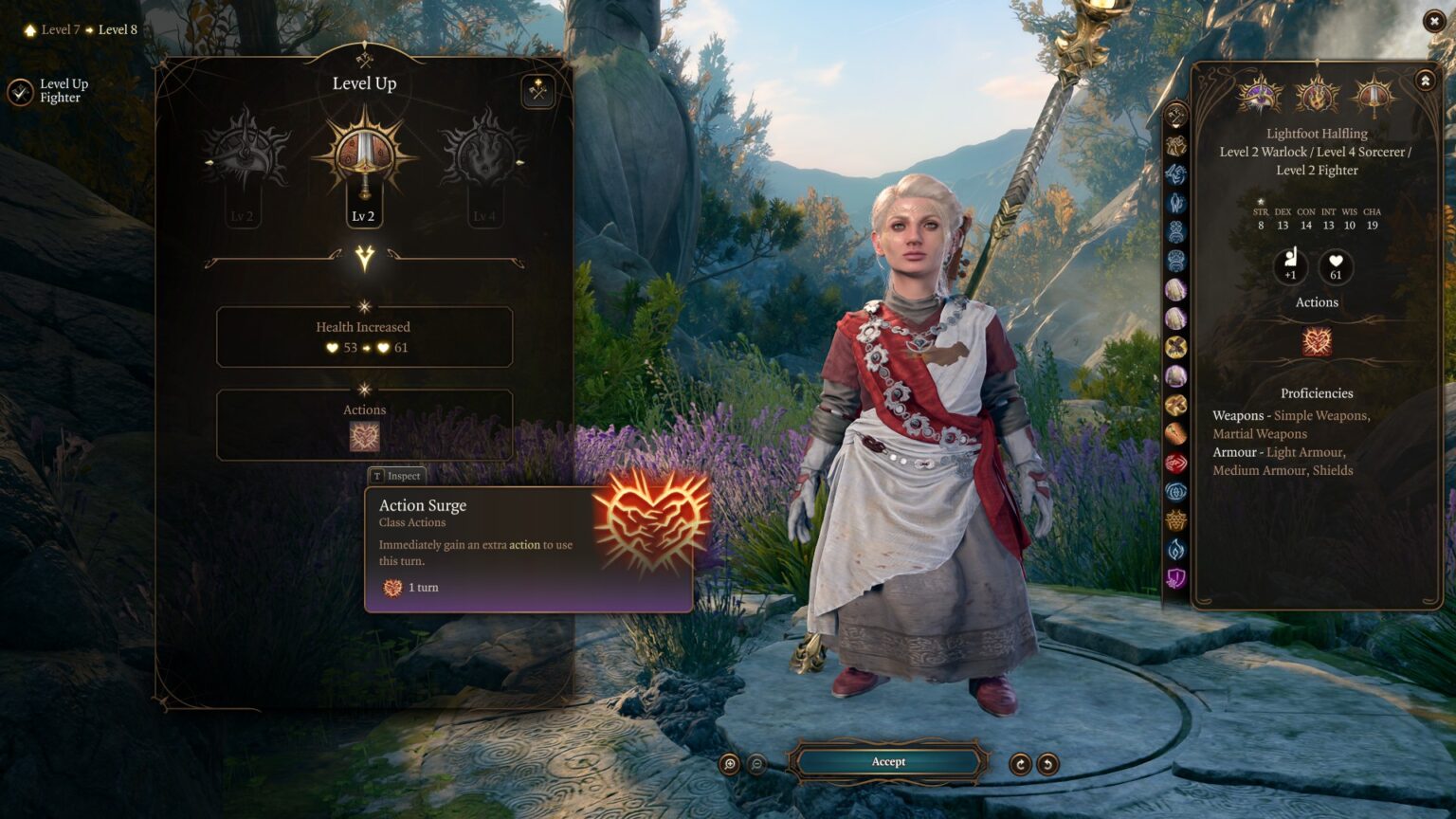This screenshot has height=819, width=1456.
Task: Open the purple shield tab on side strip
Action: [x=1176, y=577]
